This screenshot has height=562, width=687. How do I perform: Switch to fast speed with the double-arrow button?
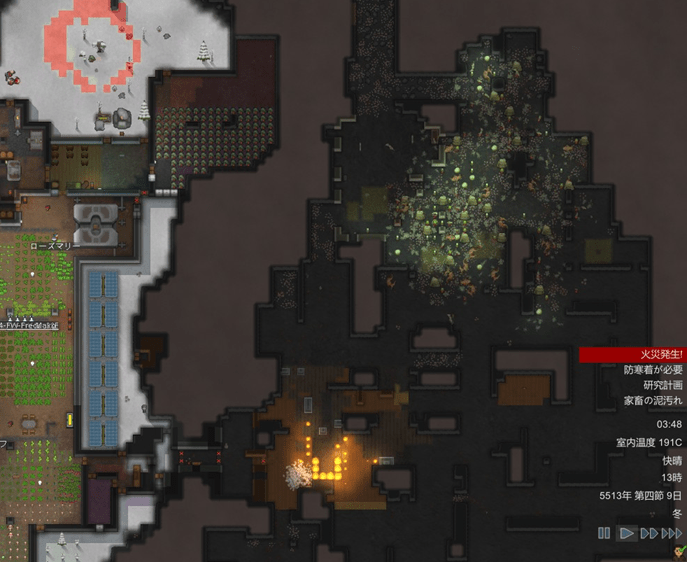(x=649, y=533)
